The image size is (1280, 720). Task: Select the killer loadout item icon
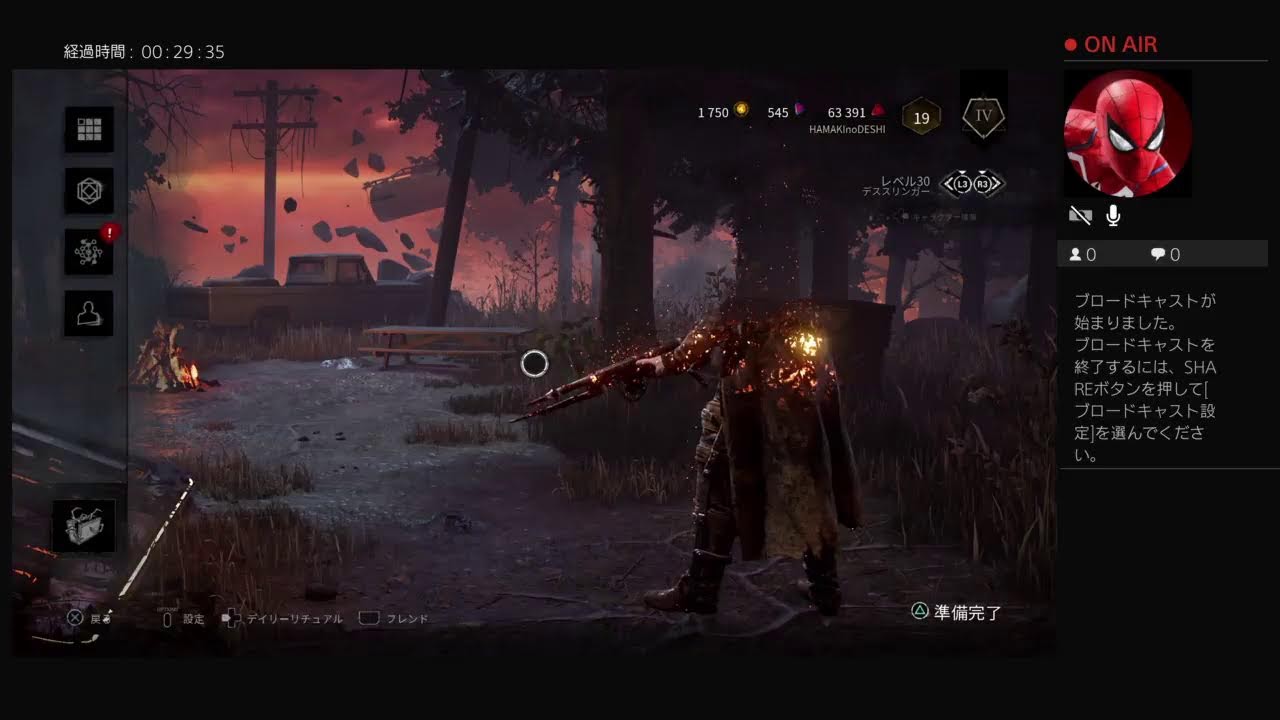[x=85, y=524]
